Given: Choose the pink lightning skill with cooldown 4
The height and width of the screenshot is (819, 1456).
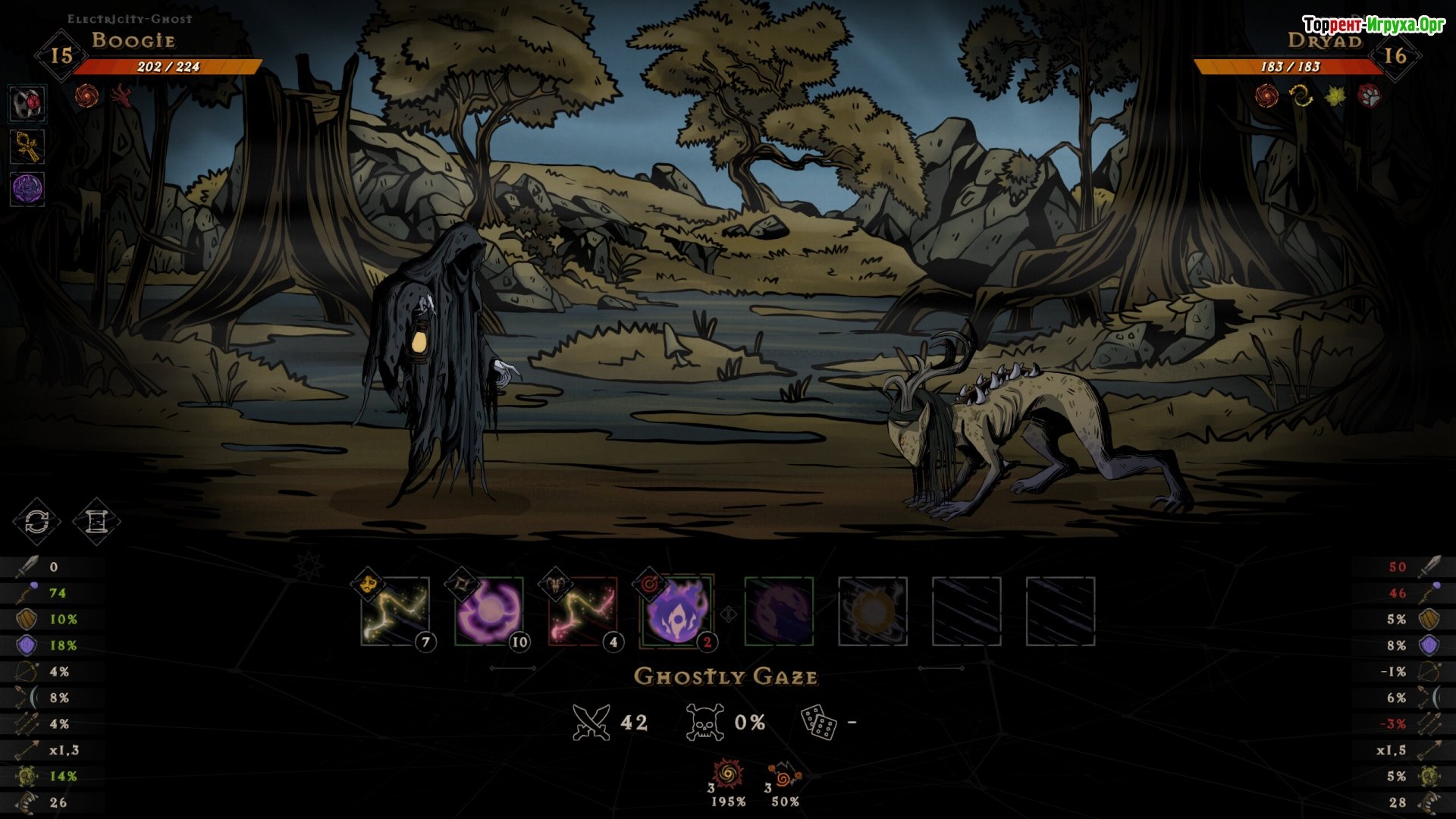Looking at the screenshot, I should click(582, 611).
